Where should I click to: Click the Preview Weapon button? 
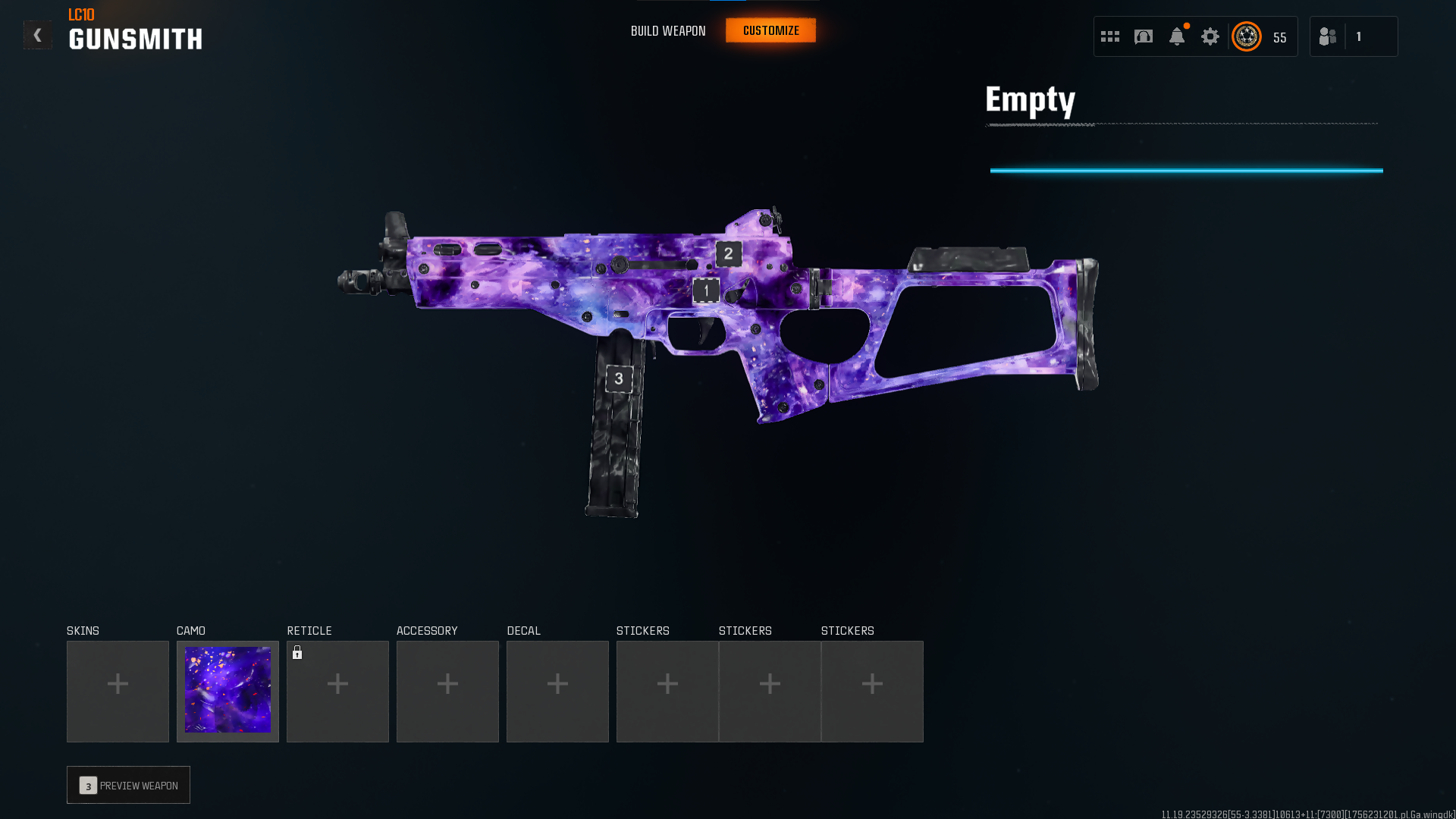(128, 785)
